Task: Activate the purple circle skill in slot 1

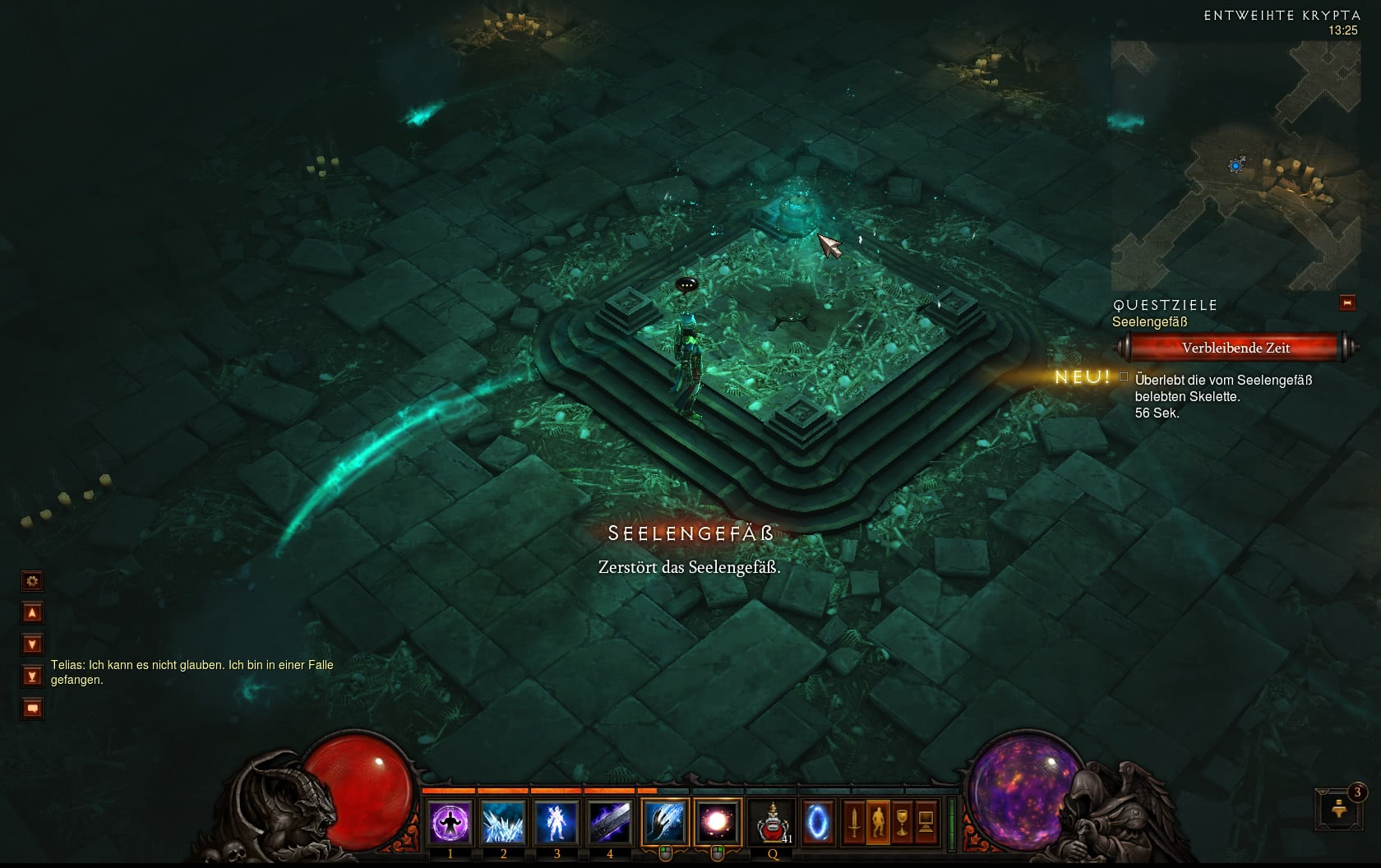Action: point(450,822)
